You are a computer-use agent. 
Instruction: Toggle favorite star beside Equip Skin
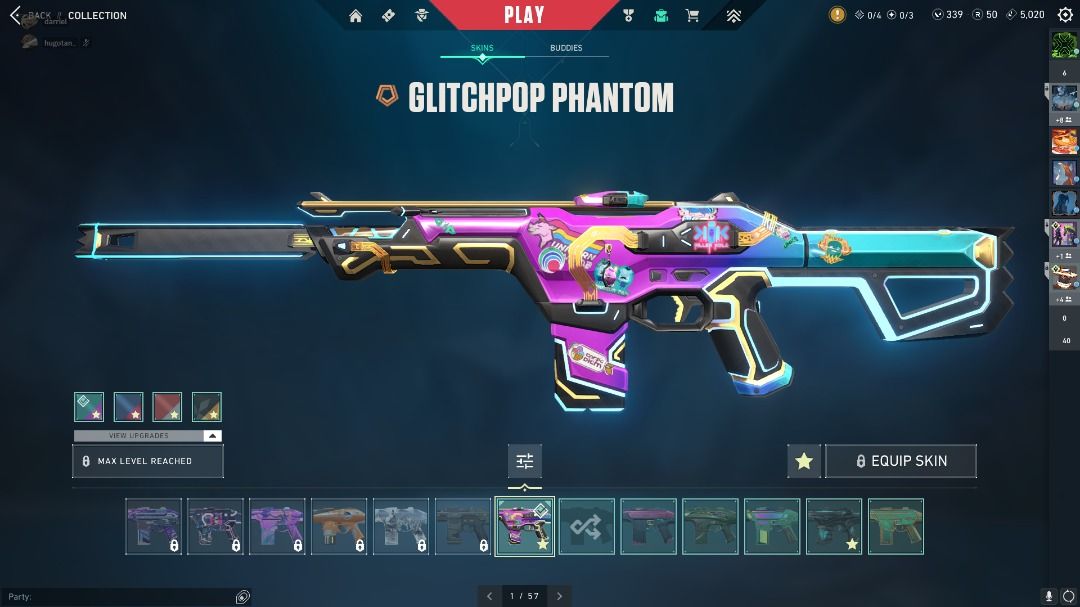click(804, 461)
